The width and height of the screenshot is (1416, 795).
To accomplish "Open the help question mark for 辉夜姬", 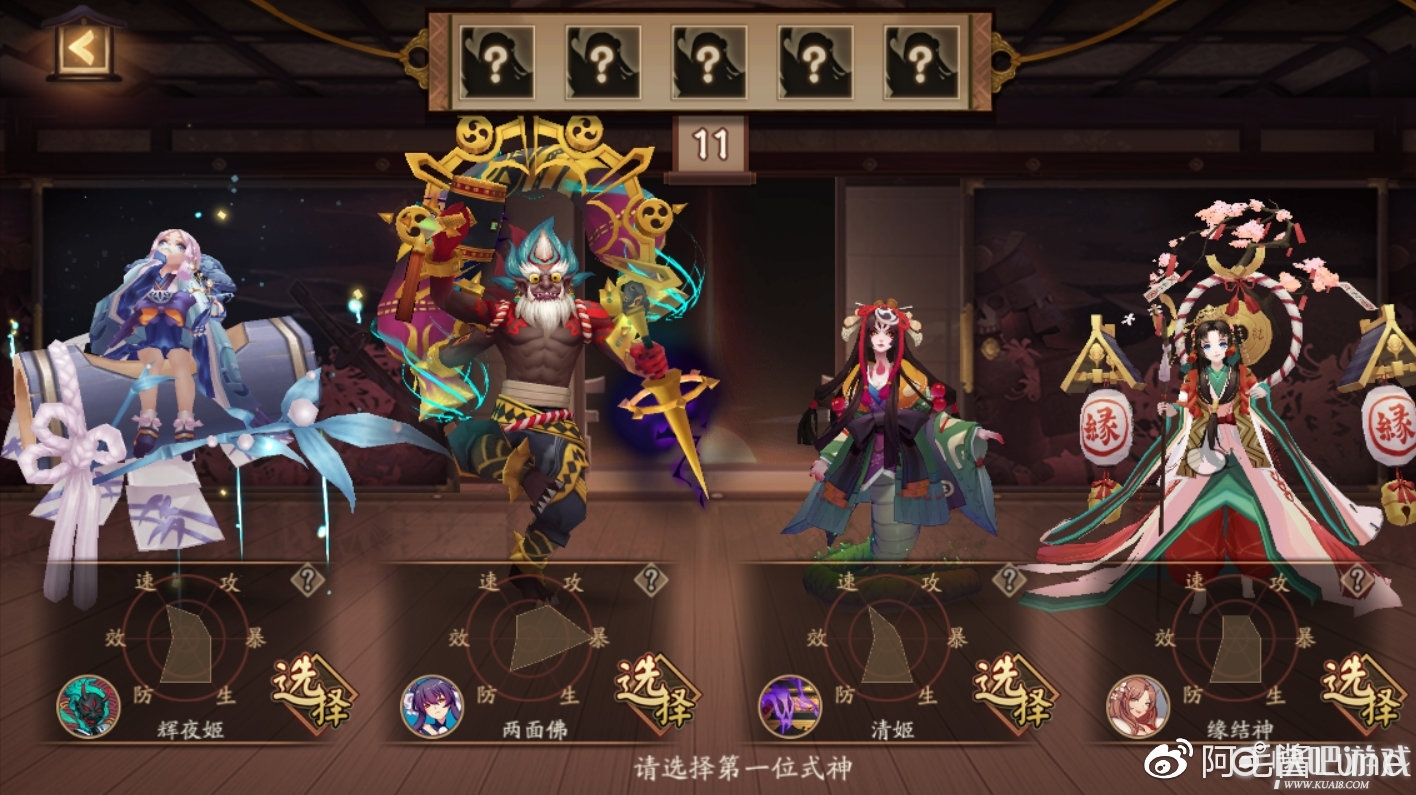I will (307, 578).
